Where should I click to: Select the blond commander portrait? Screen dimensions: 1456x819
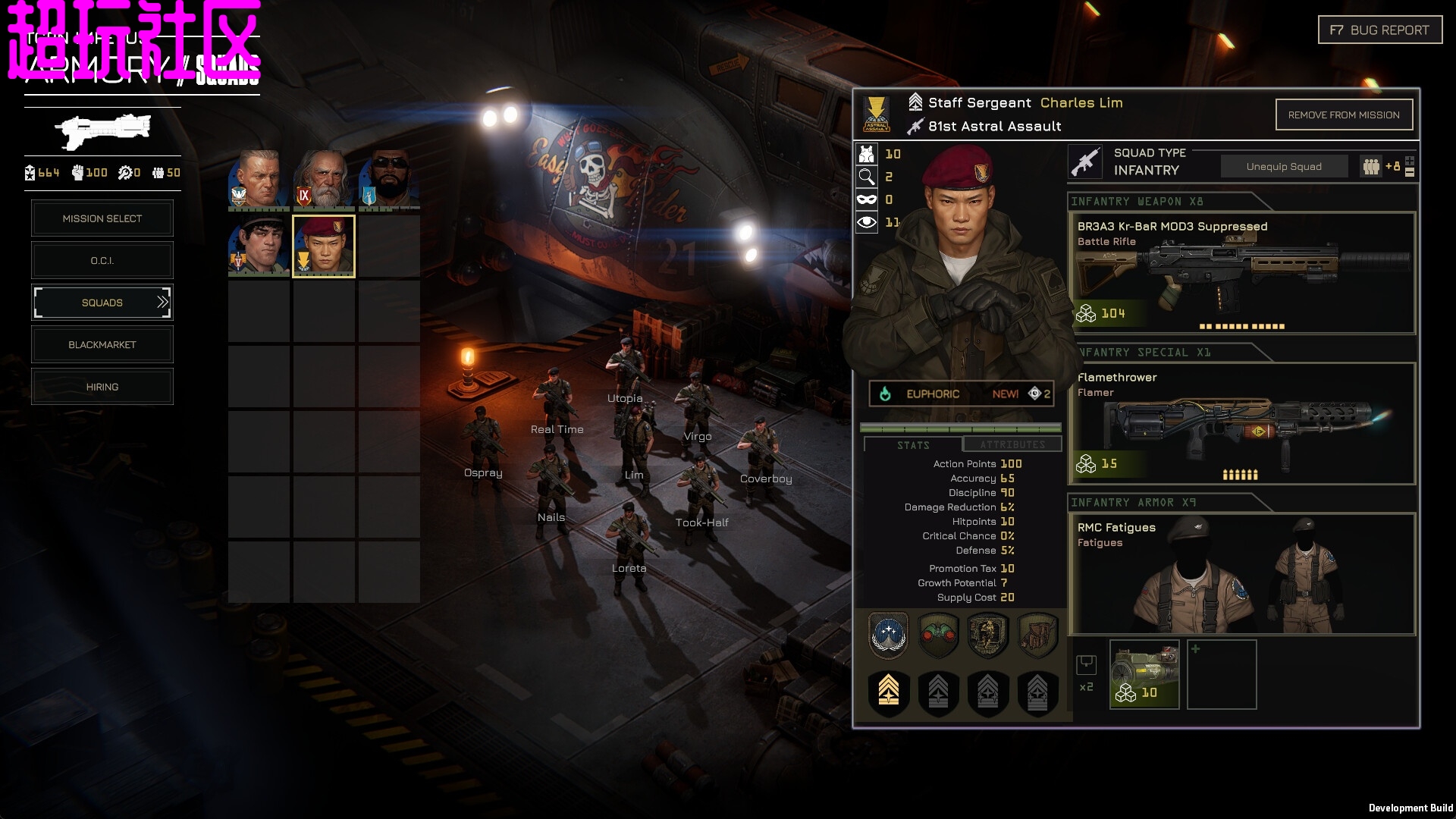click(259, 179)
